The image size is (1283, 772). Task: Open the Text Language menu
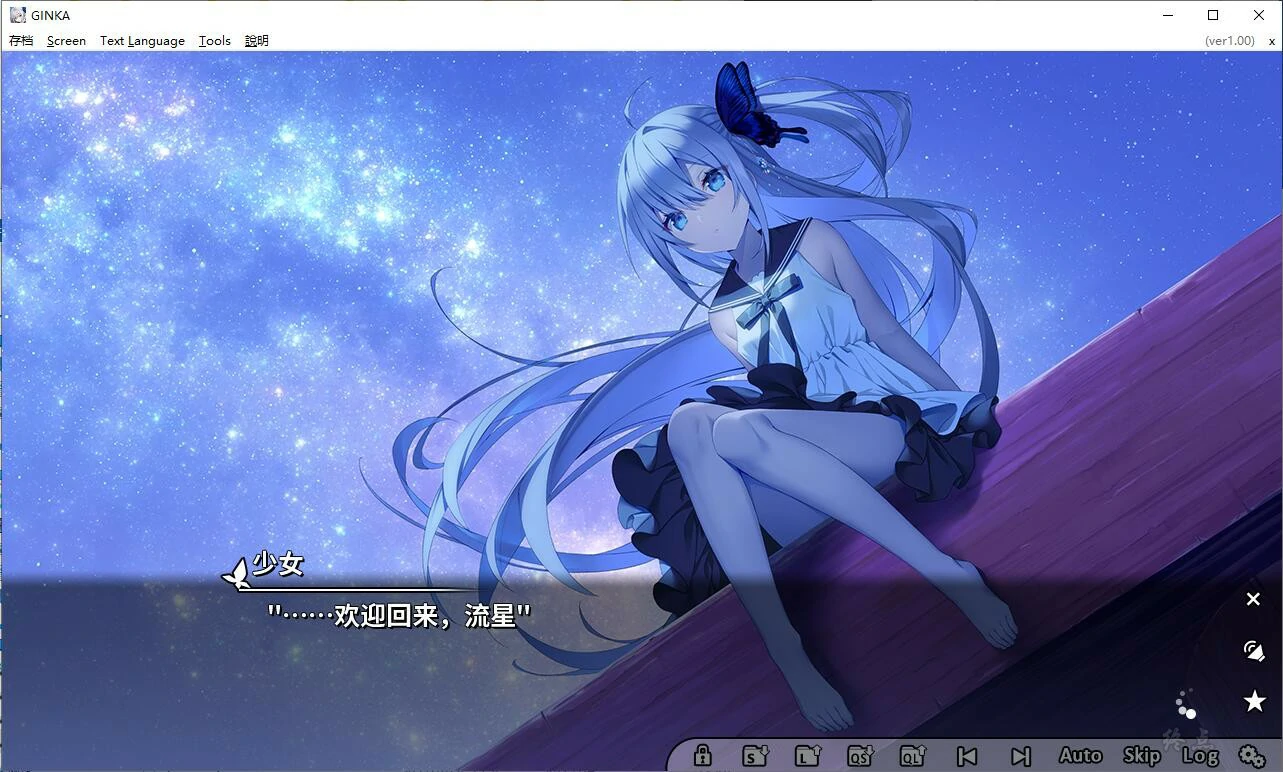tap(141, 40)
